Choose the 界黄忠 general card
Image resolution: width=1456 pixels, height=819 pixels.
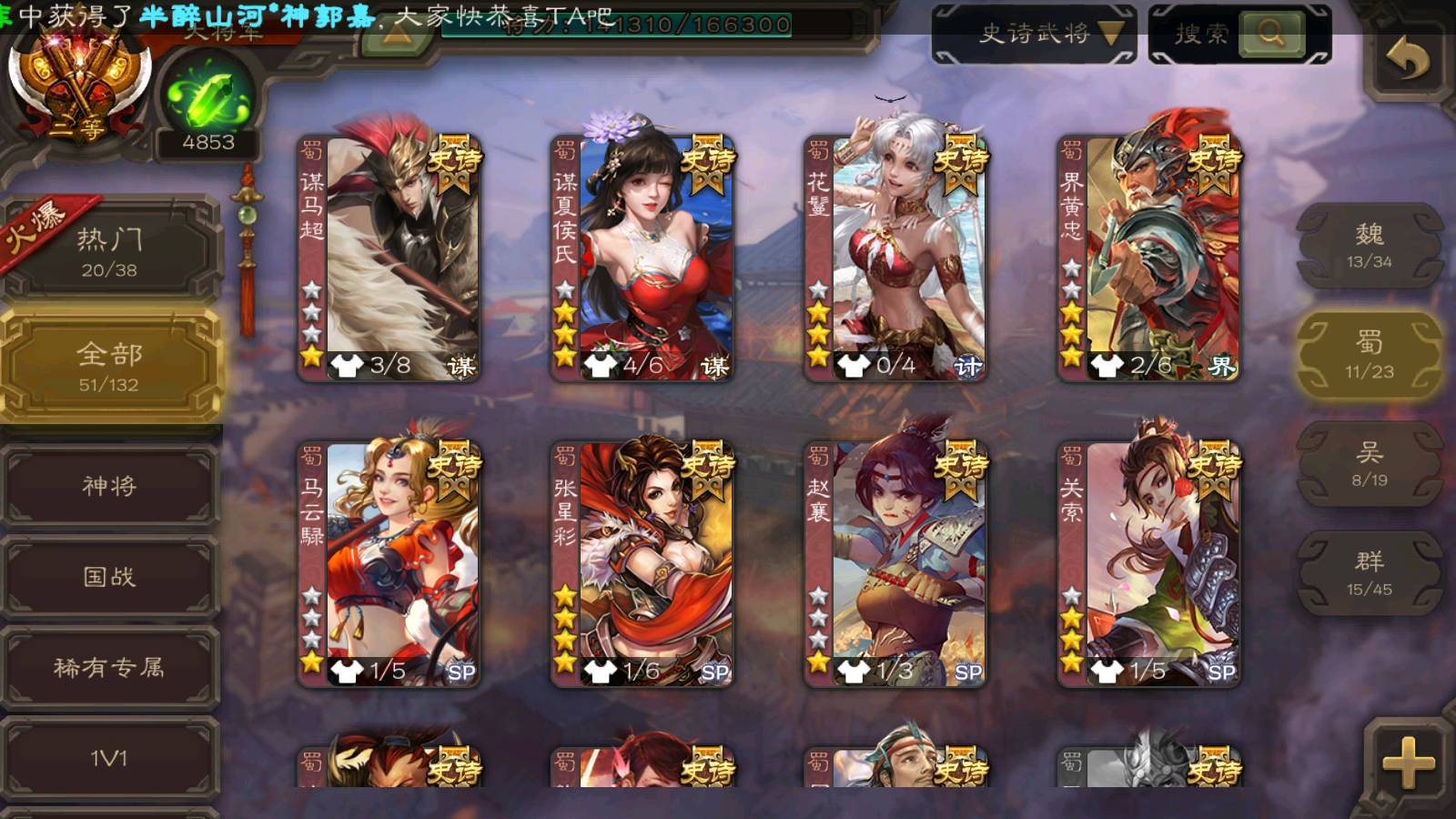(x=1148, y=258)
